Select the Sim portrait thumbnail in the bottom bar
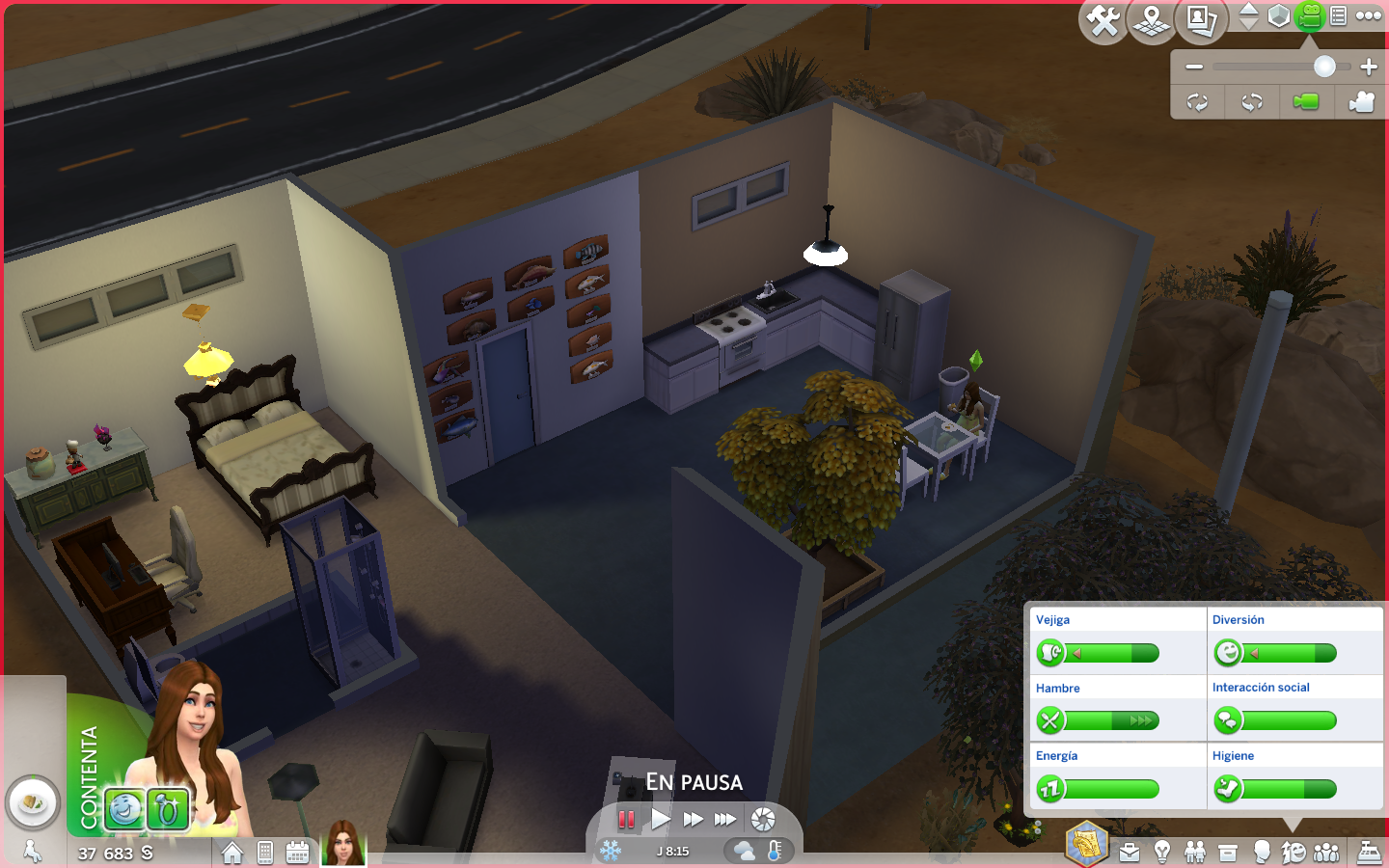Image resolution: width=1389 pixels, height=868 pixels. [343, 844]
